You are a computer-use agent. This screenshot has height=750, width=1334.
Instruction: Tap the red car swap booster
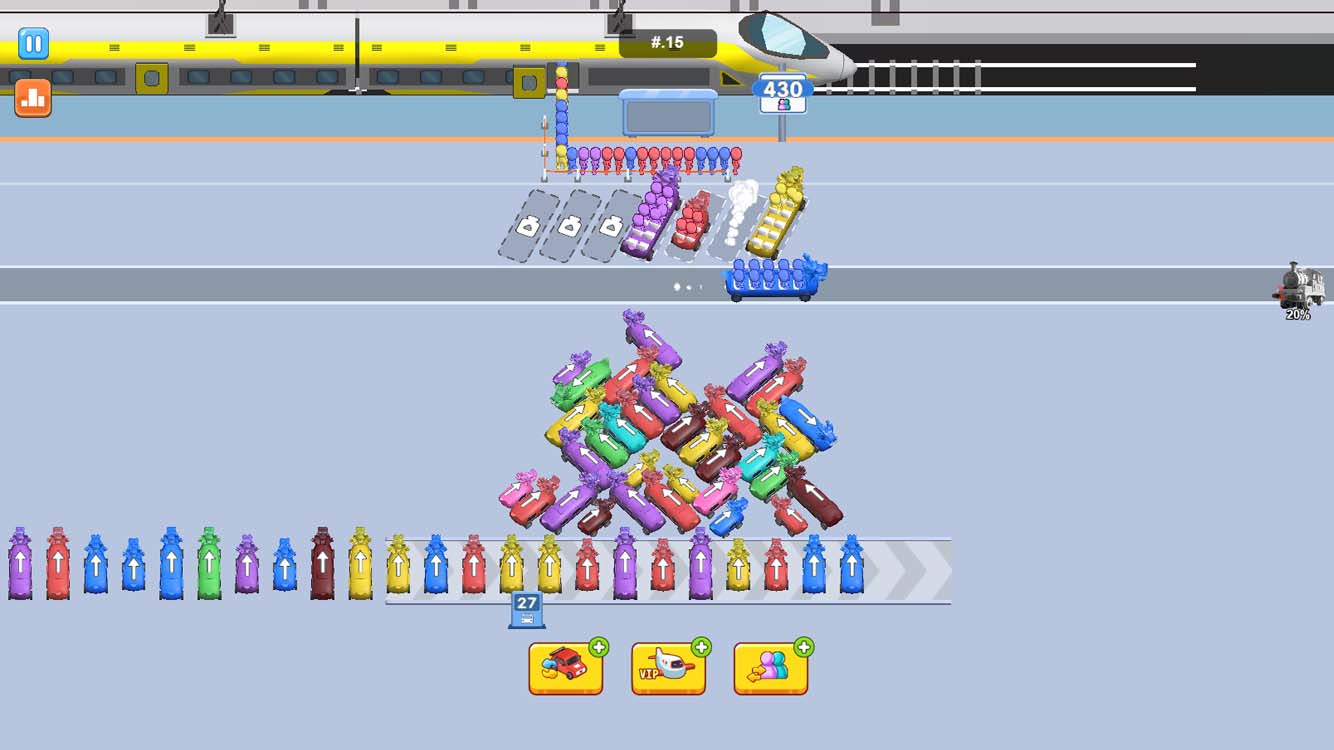coord(566,665)
